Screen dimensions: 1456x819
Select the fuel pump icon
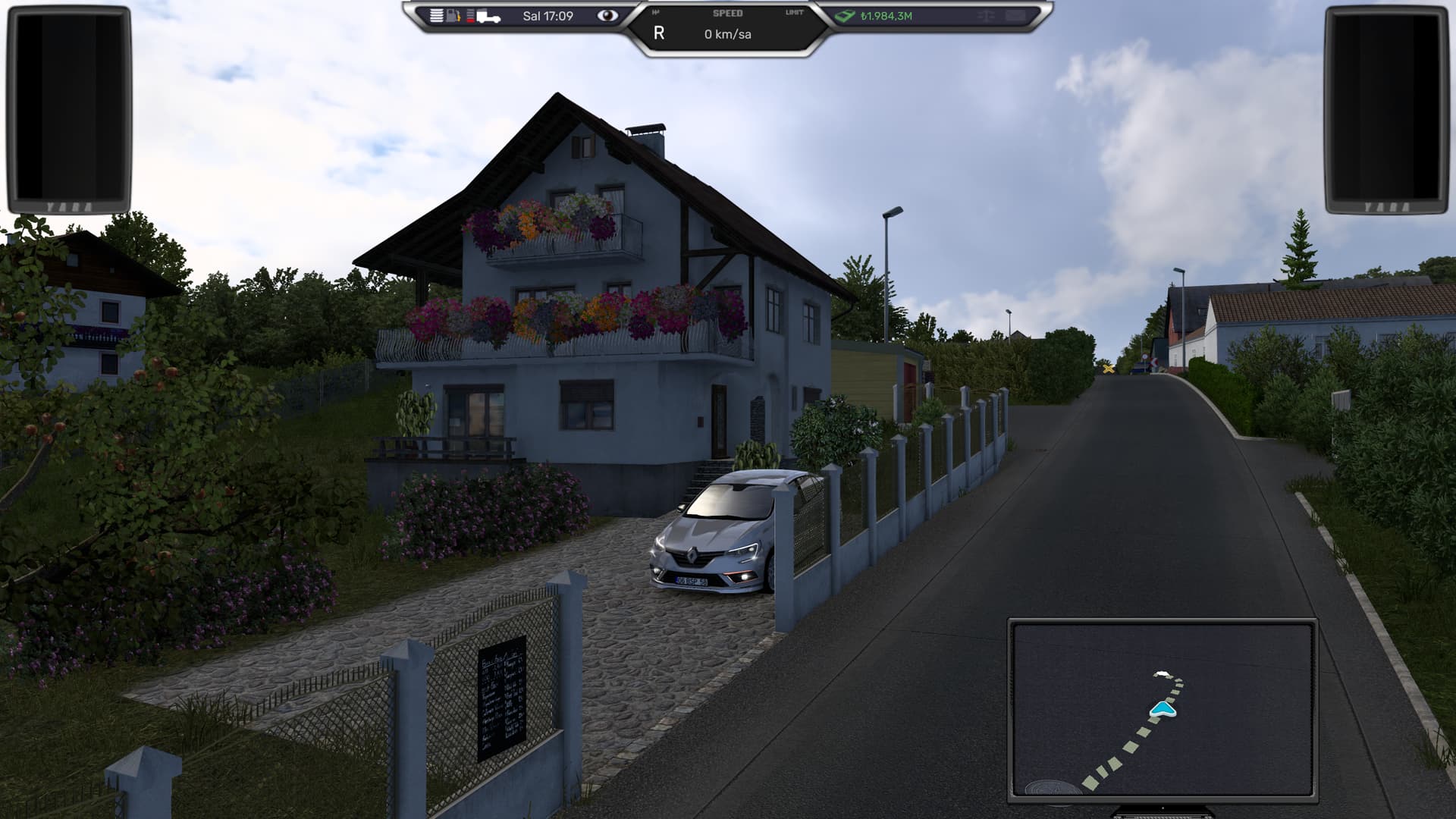453,15
